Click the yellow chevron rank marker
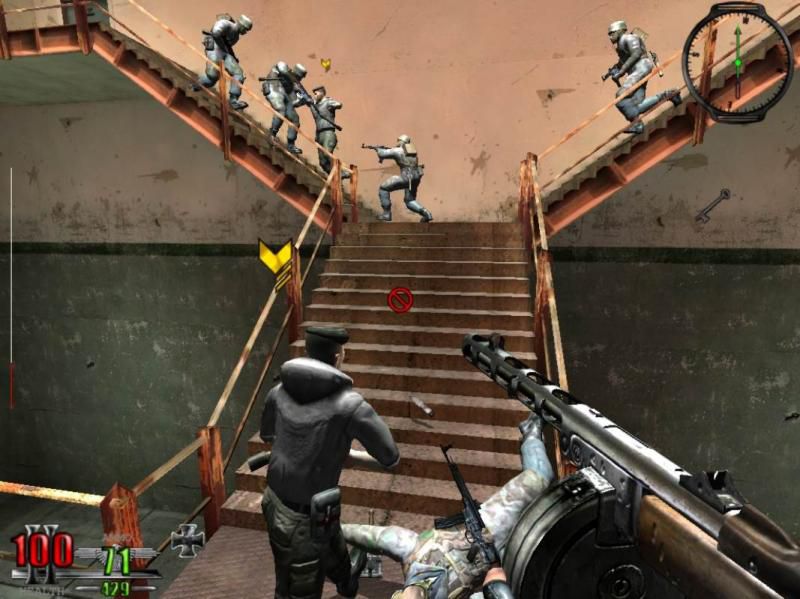The width and height of the screenshot is (800, 599). click(276, 257)
